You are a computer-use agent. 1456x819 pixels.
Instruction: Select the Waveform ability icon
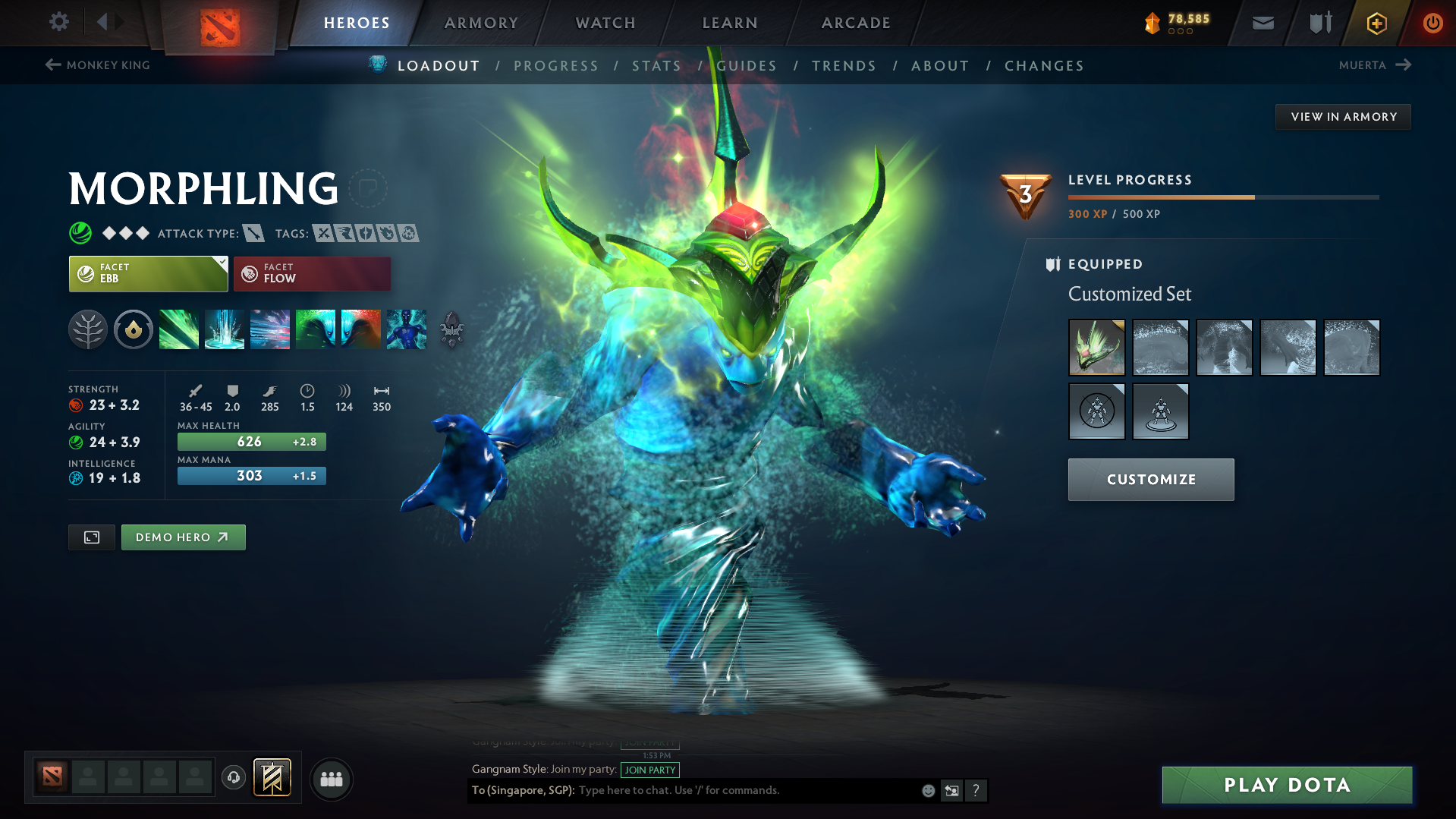point(179,329)
